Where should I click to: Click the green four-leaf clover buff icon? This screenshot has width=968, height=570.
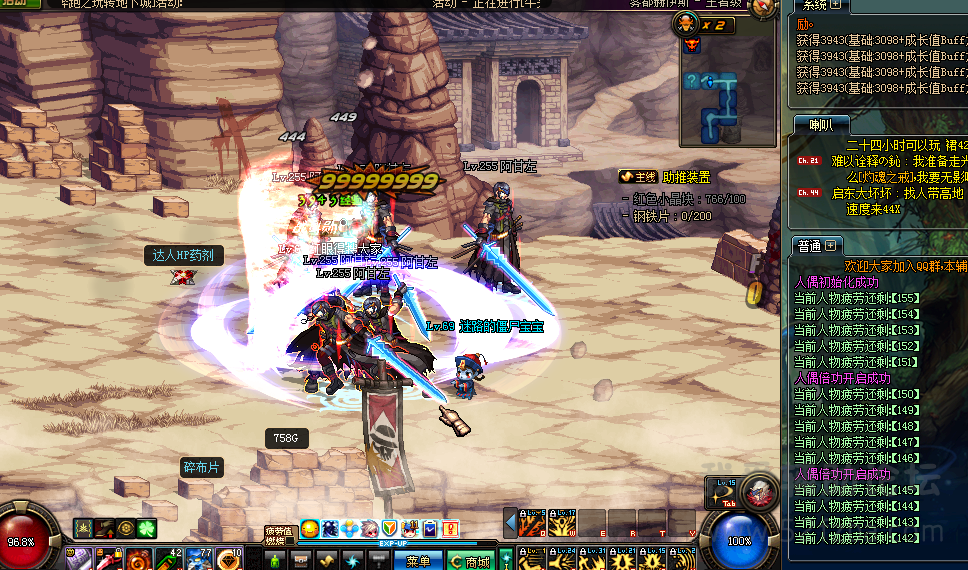point(147,527)
